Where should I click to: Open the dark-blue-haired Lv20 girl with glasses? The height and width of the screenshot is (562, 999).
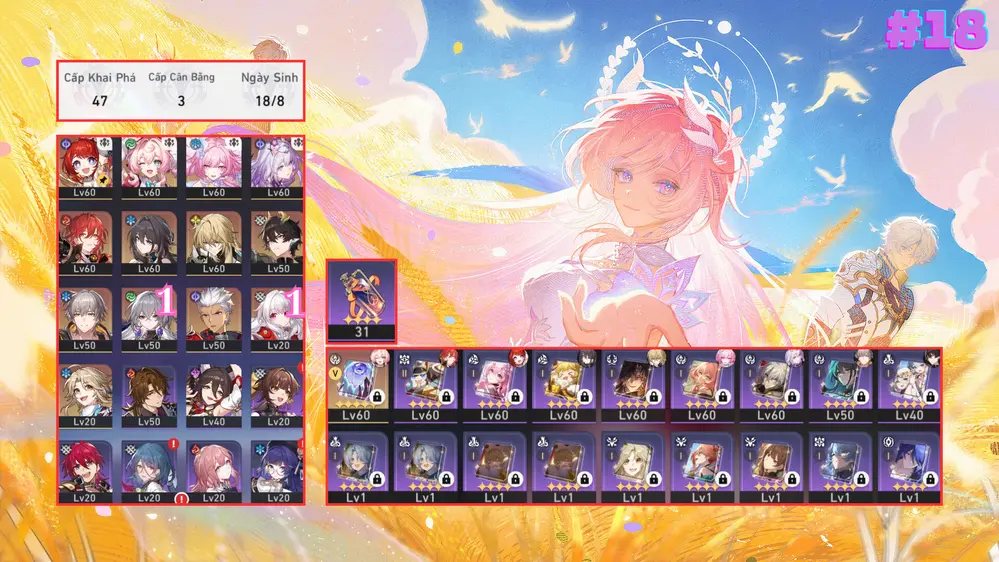click(278, 470)
